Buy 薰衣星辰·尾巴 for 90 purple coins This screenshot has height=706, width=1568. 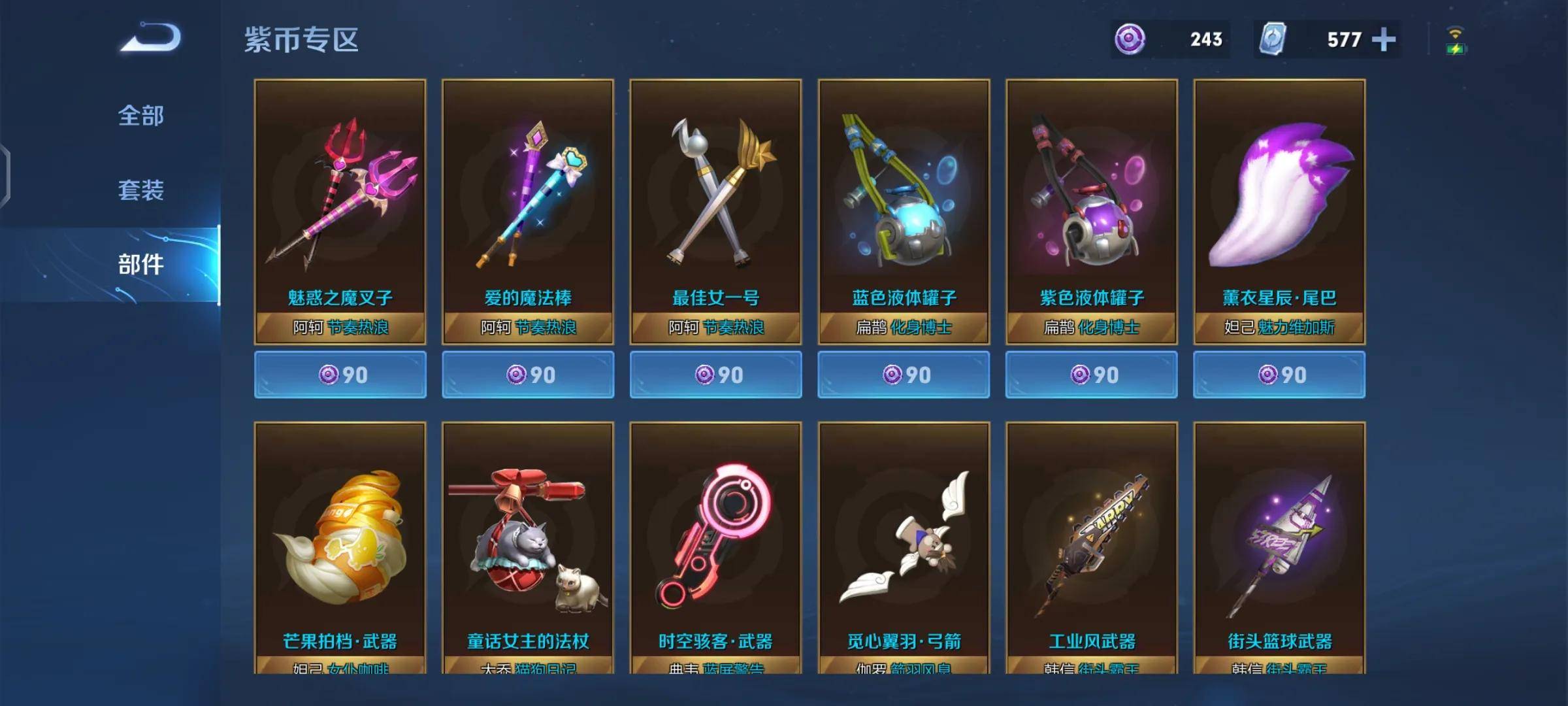click(x=1279, y=375)
